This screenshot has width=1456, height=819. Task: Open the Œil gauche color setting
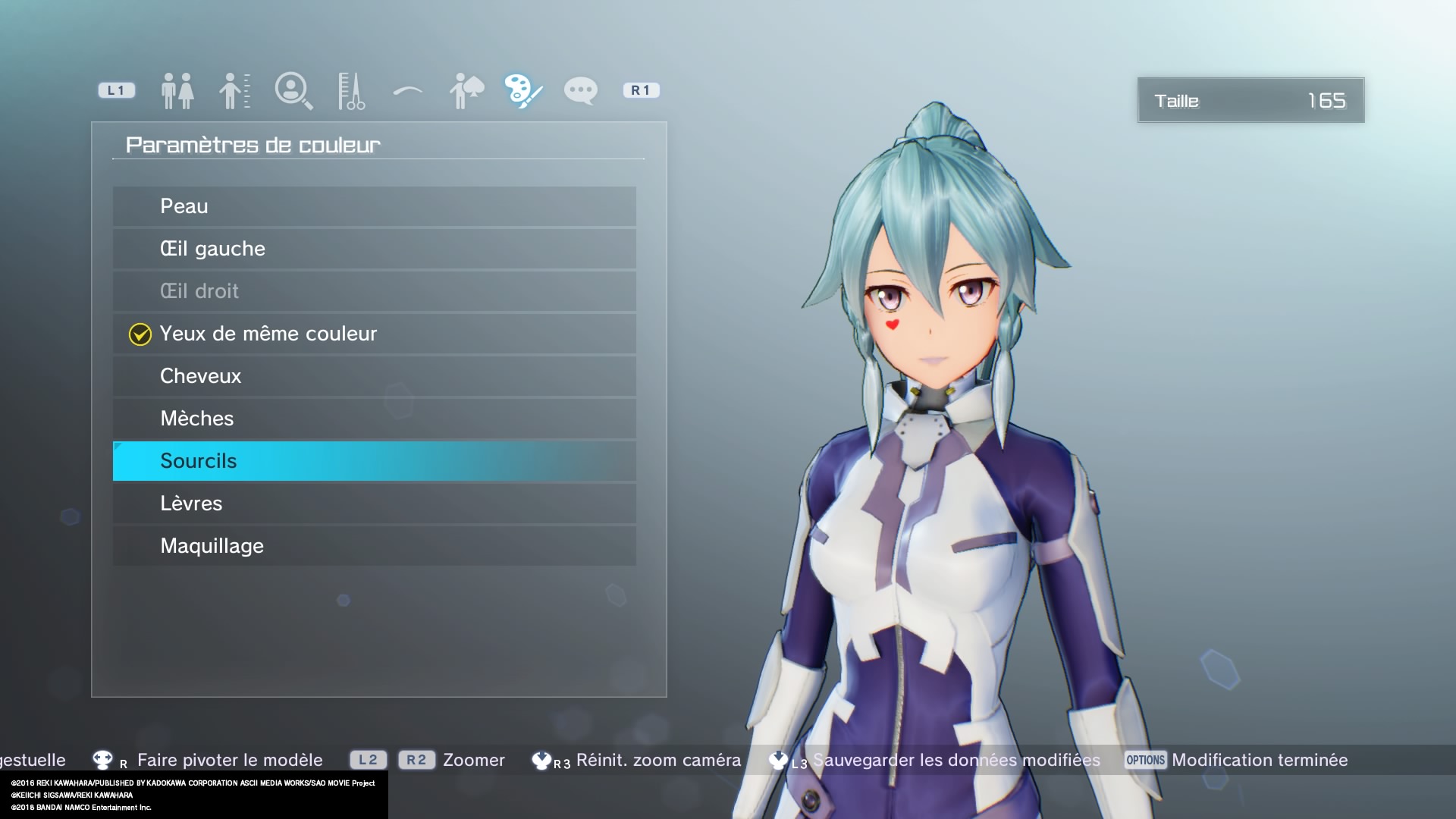(374, 249)
